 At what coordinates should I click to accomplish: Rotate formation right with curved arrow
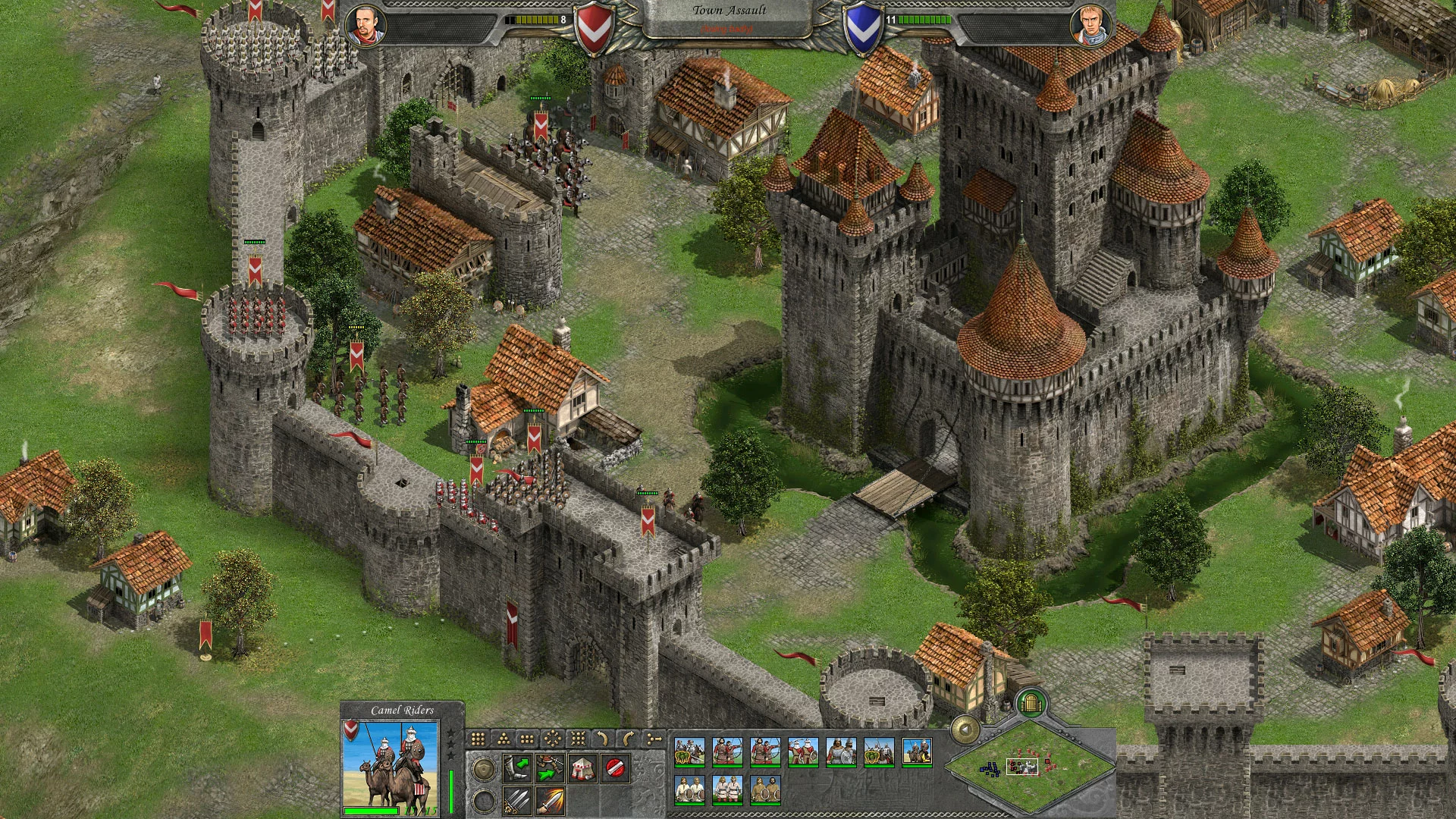[x=628, y=739]
